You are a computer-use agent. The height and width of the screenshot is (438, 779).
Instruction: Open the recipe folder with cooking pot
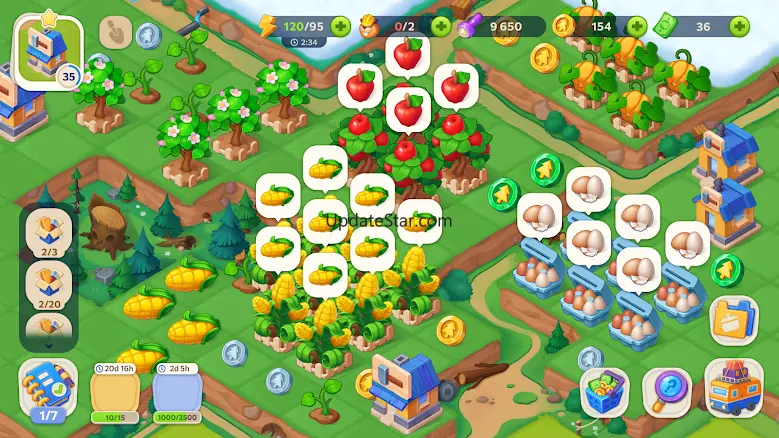(734, 321)
